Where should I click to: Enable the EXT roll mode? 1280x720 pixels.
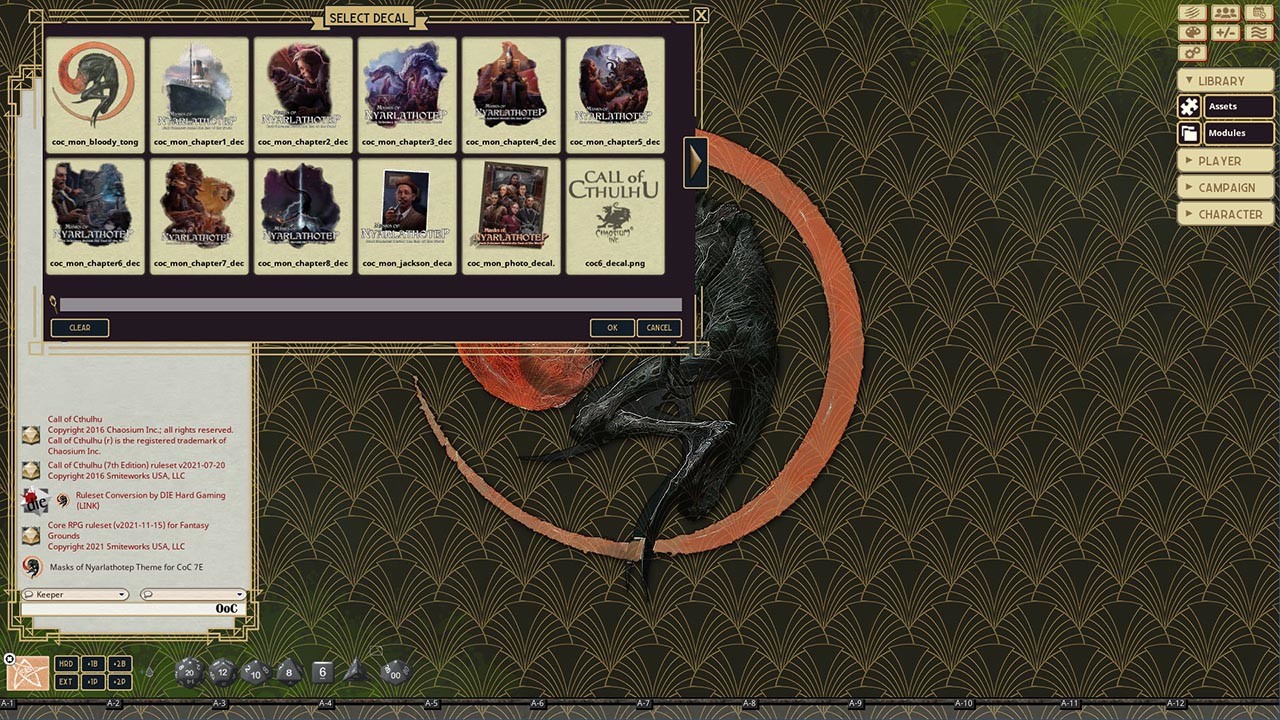tap(66, 682)
